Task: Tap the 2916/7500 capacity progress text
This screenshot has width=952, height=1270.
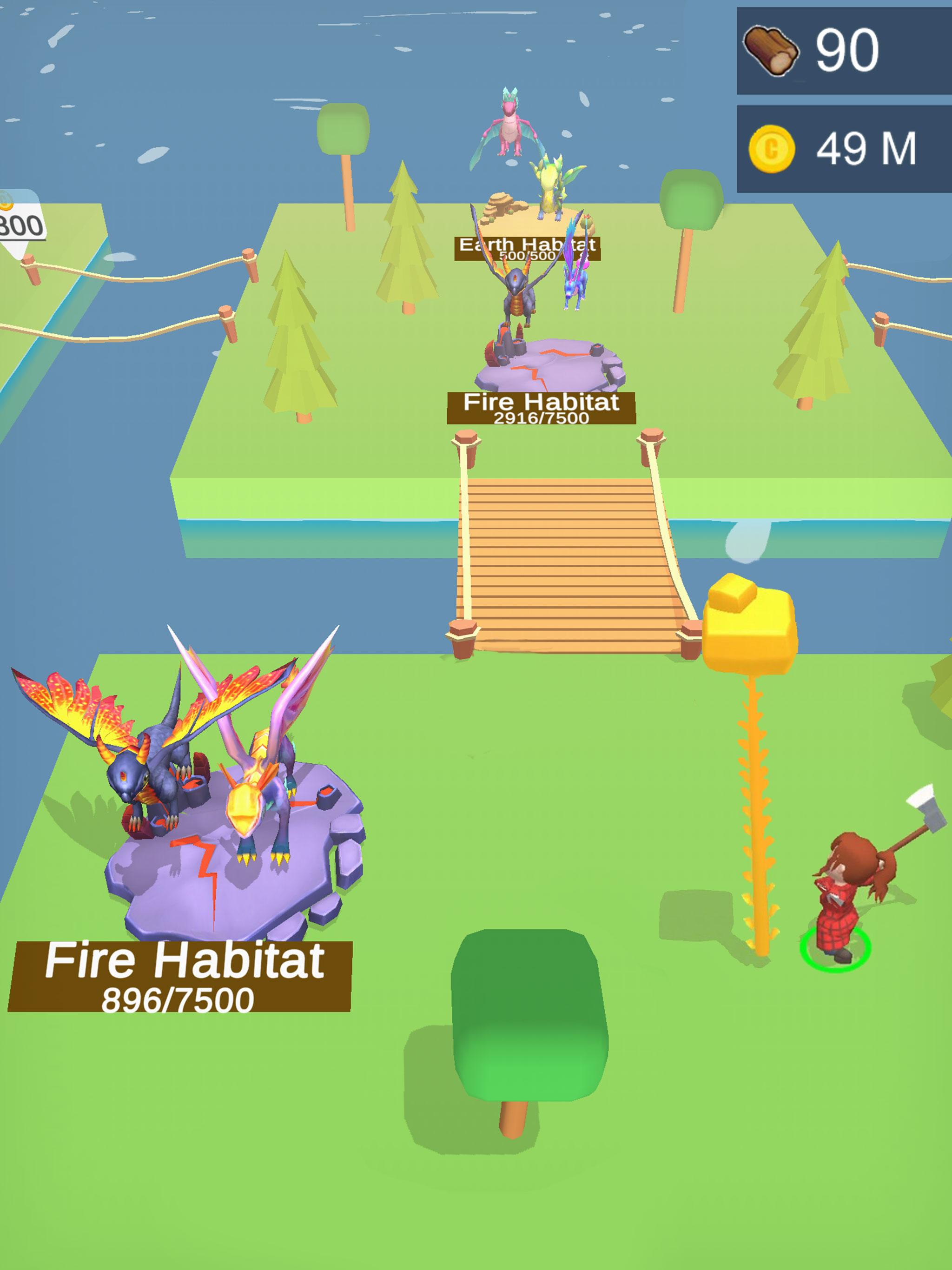Action: (x=542, y=418)
